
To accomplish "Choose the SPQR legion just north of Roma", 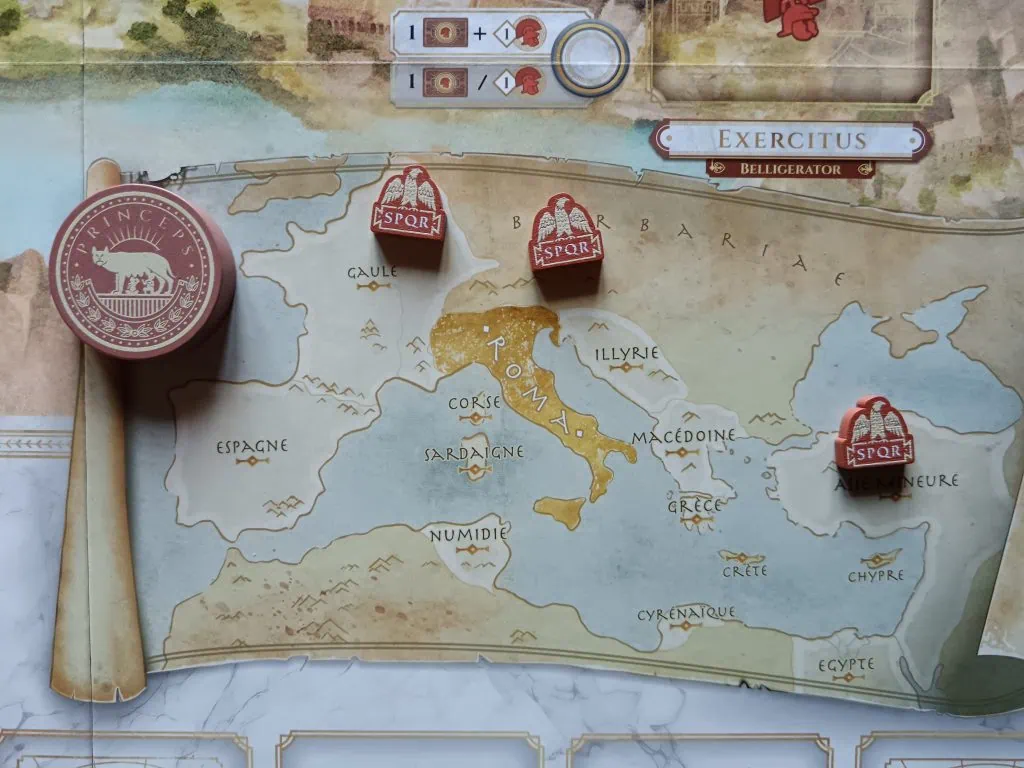I will tap(565, 235).
